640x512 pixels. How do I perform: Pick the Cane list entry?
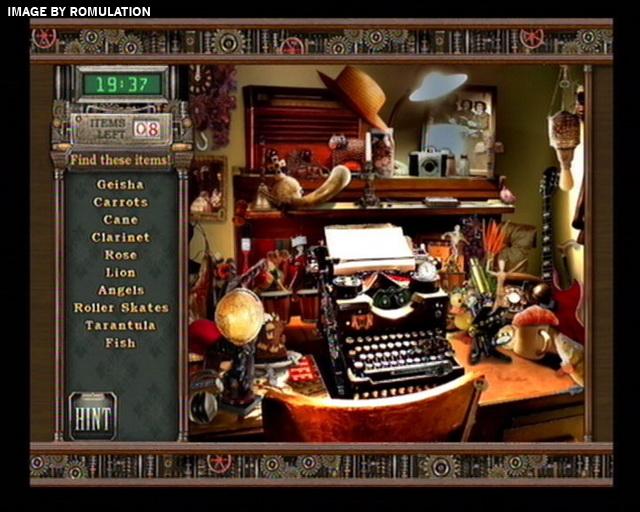tap(120, 220)
